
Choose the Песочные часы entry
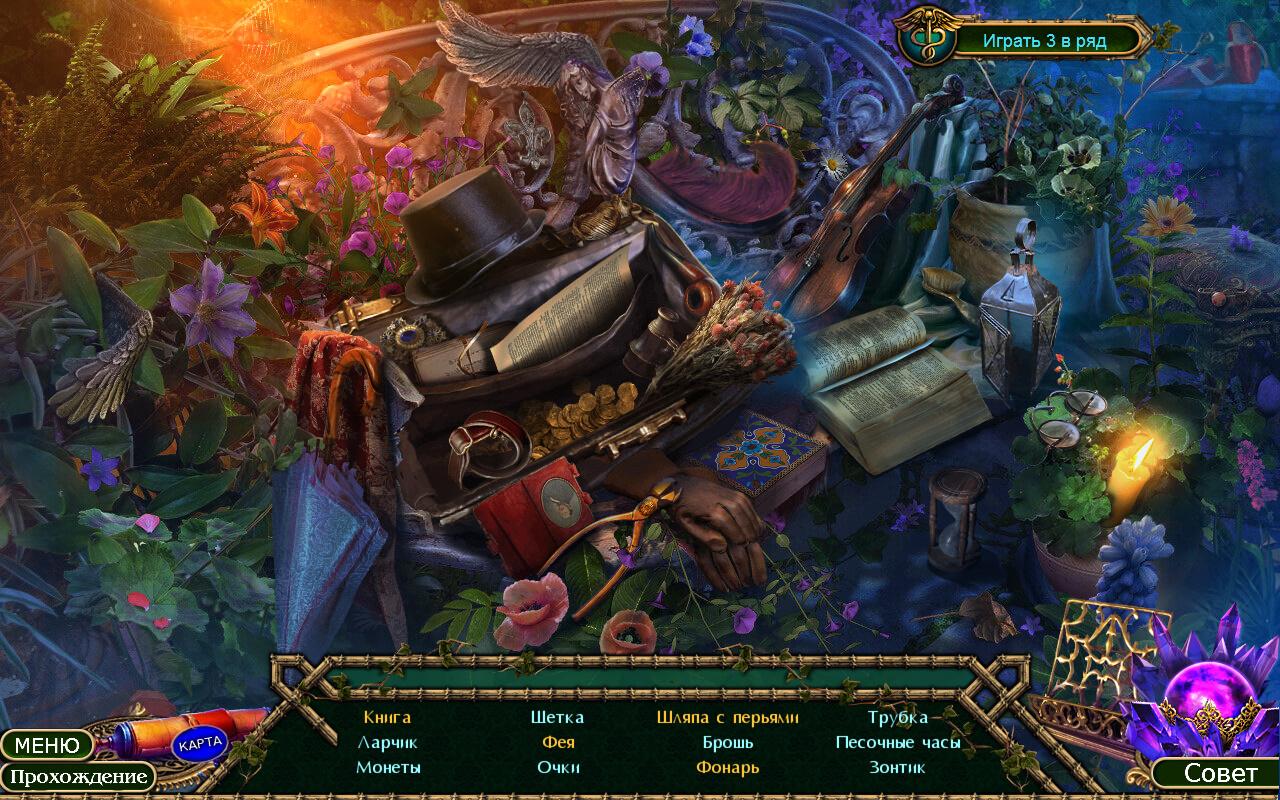tap(897, 742)
